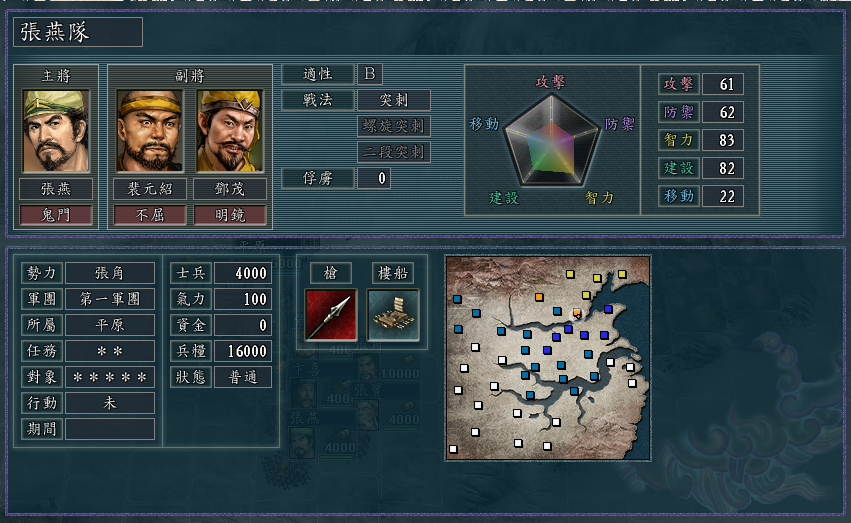Click the ability pentagon radar chart

(x=551, y=140)
